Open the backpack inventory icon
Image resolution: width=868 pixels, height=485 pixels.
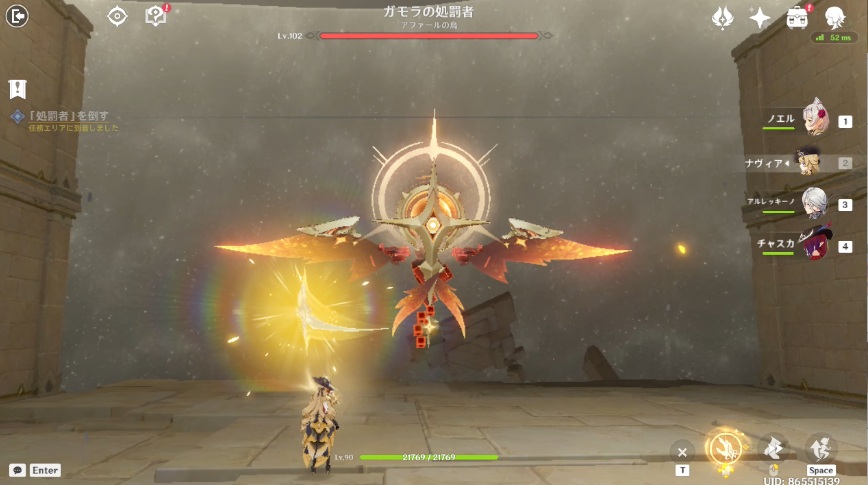797,18
